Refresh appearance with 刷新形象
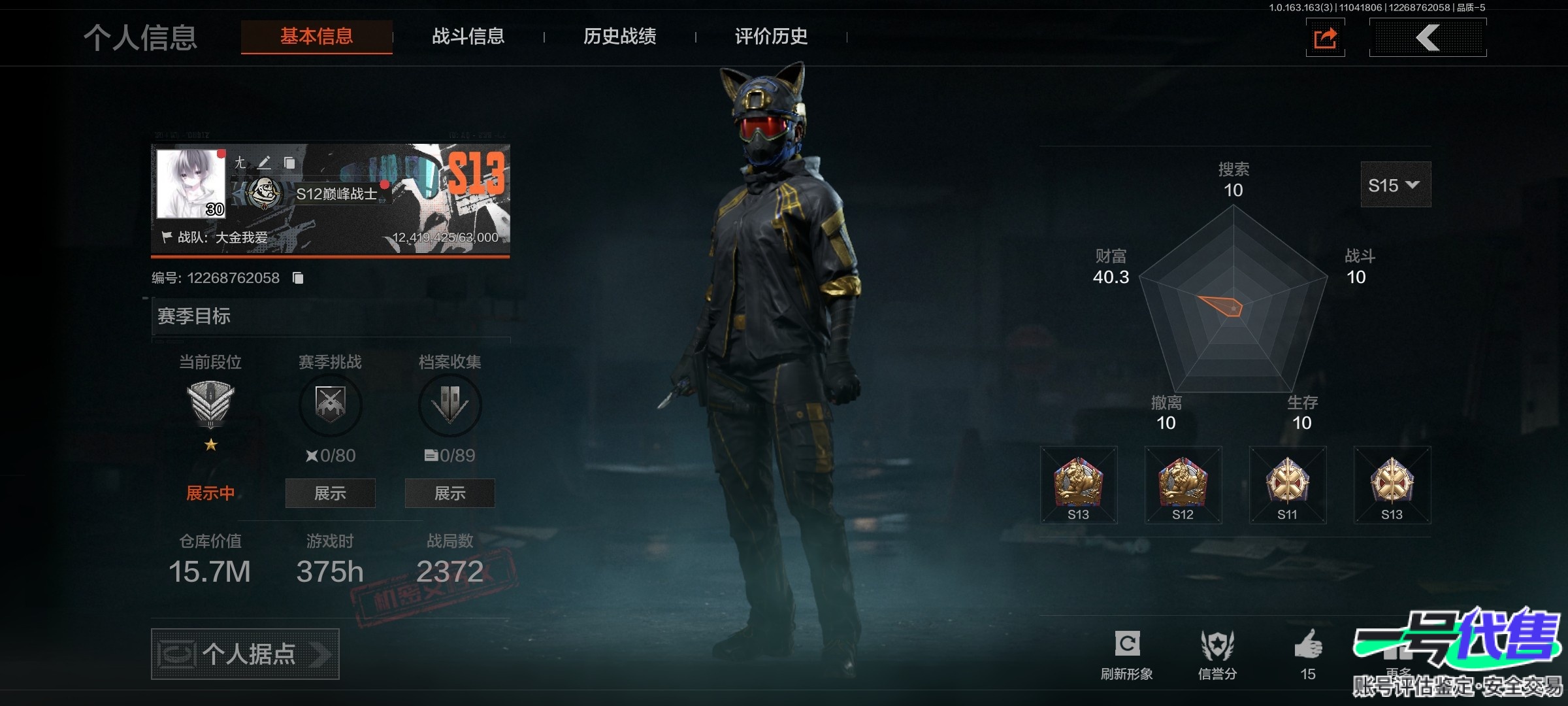This screenshot has width=1568, height=706. [1127, 654]
